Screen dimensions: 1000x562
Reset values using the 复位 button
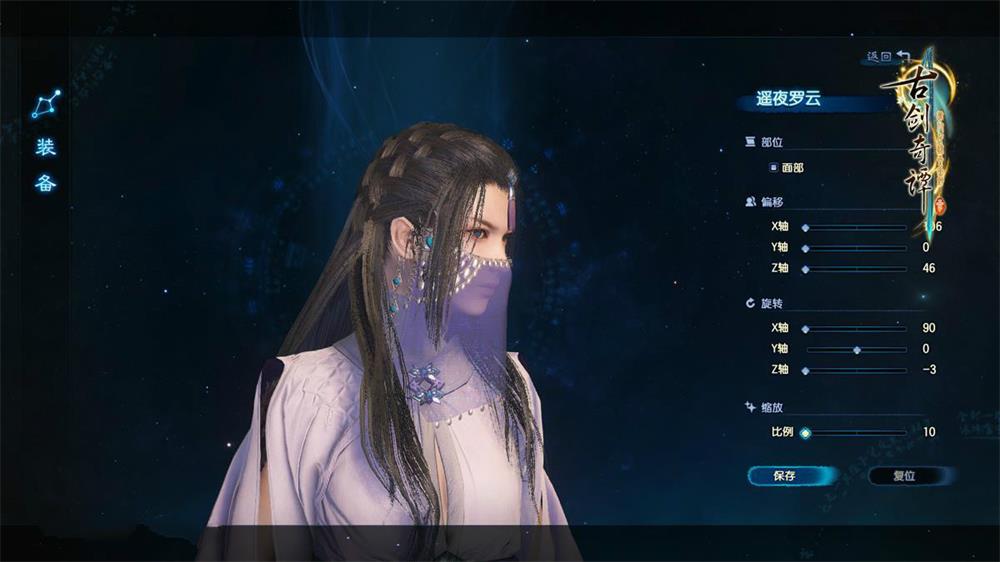[903, 476]
